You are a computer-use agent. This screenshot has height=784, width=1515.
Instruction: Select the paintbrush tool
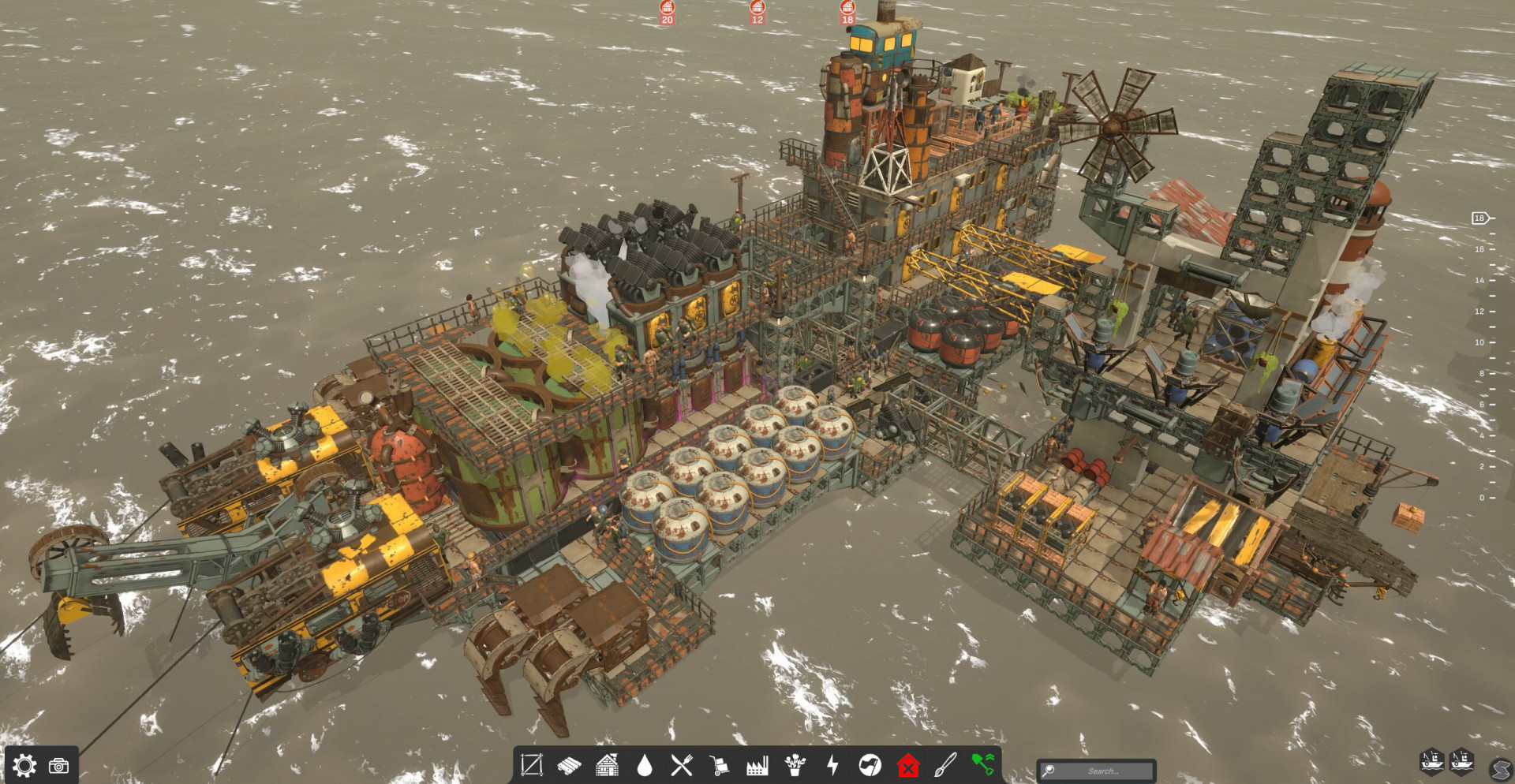click(x=945, y=764)
